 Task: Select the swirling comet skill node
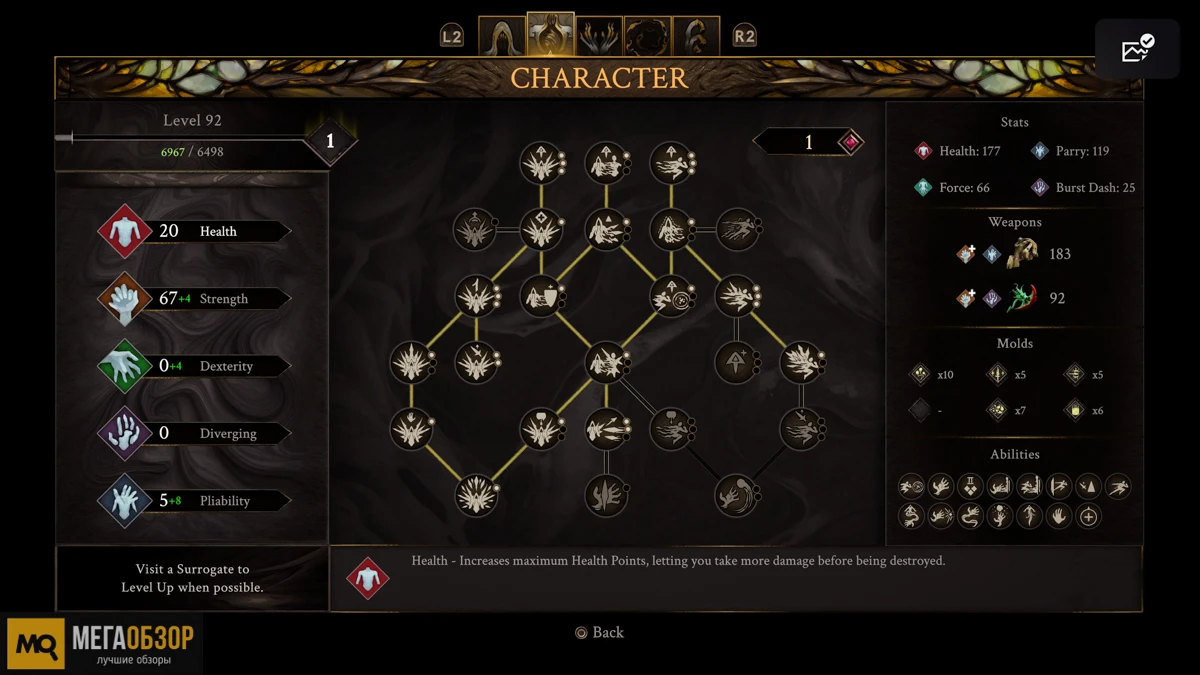(x=736, y=496)
